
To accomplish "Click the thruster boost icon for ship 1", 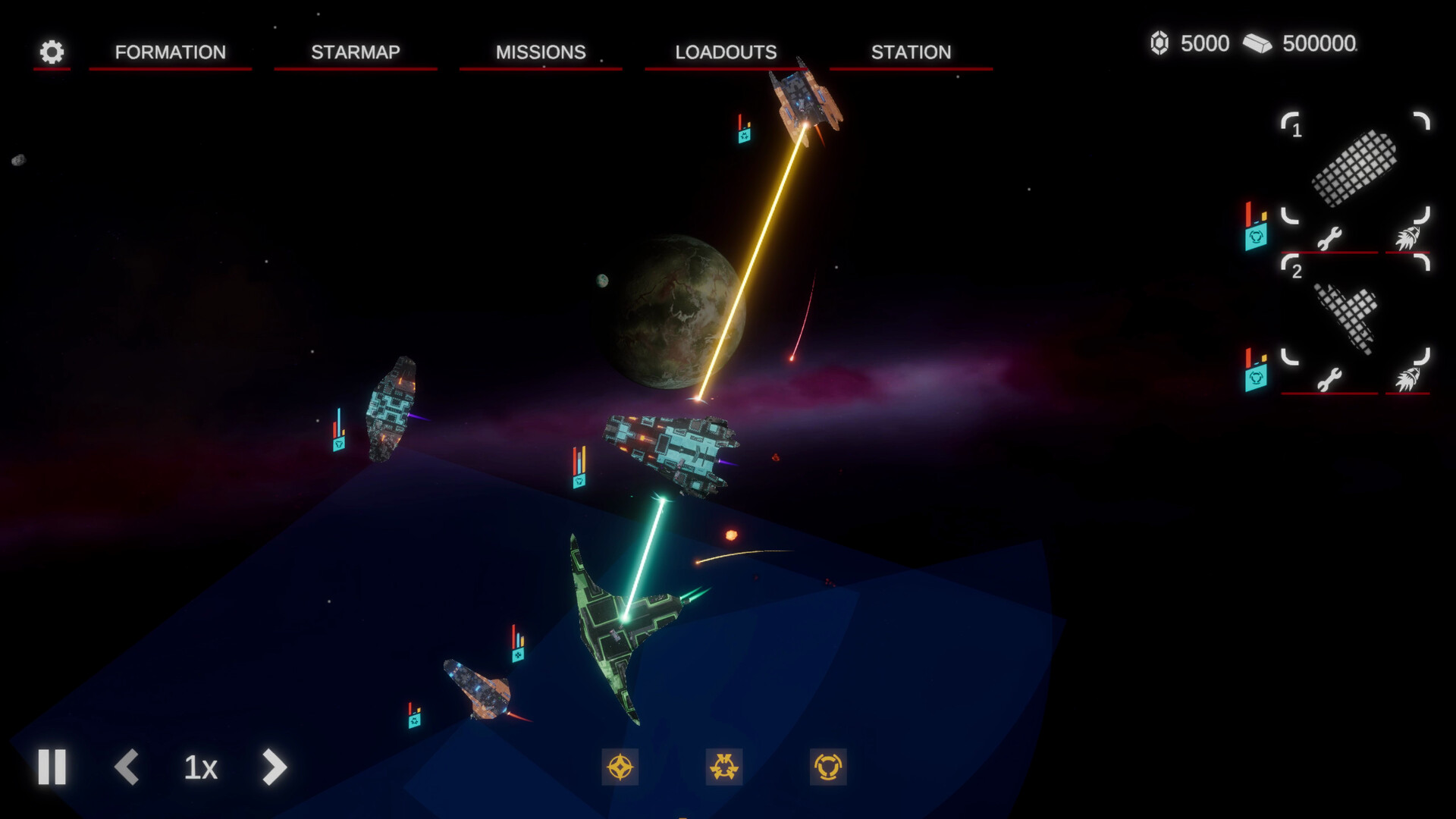I will click(x=1408, y=237).
